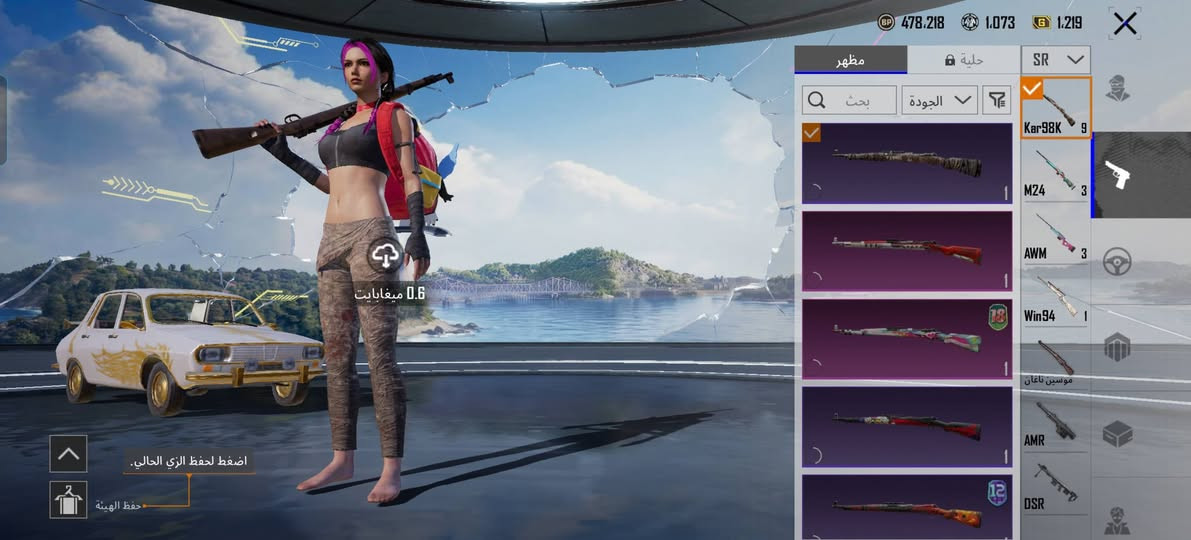The width and height of the screenshot is (1191, 540).
Task: Open the vehicles category steering wheel icon
Action: tap(1117, 262)
